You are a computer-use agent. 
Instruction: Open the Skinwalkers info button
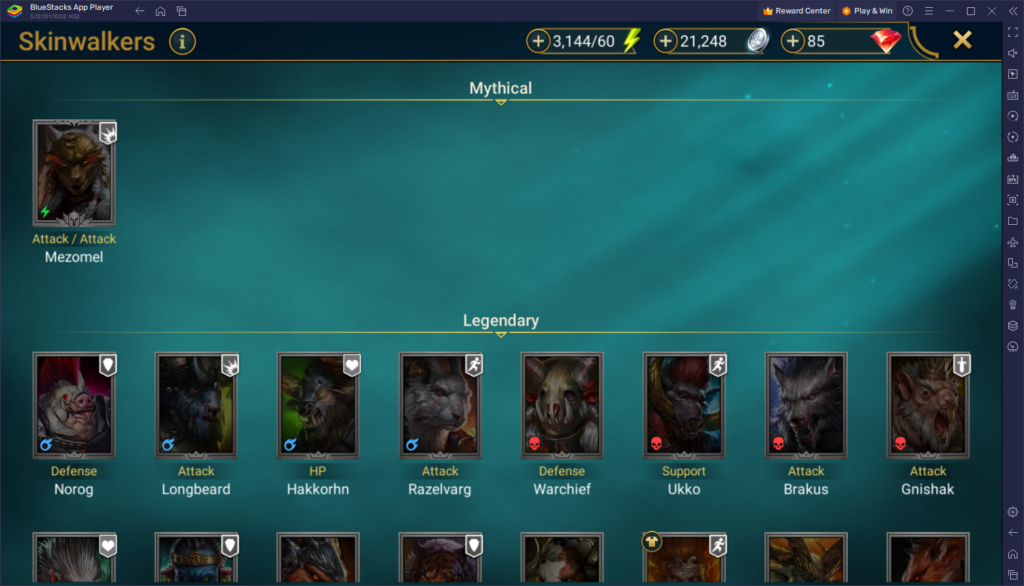coord(182,42)
